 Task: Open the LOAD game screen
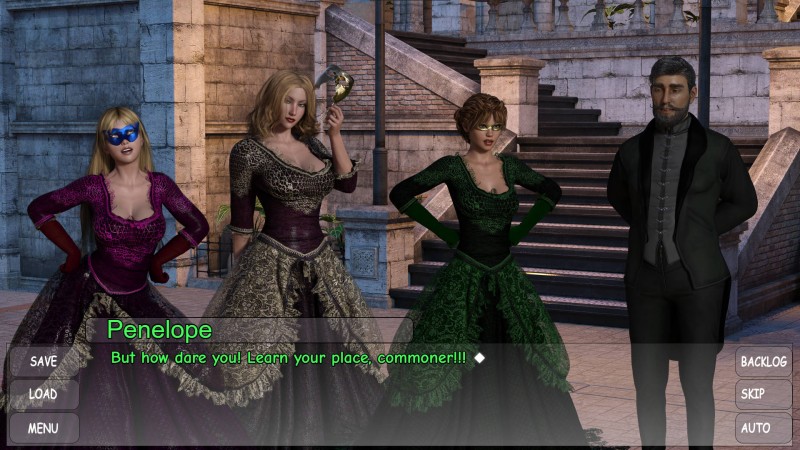[43, 394]
